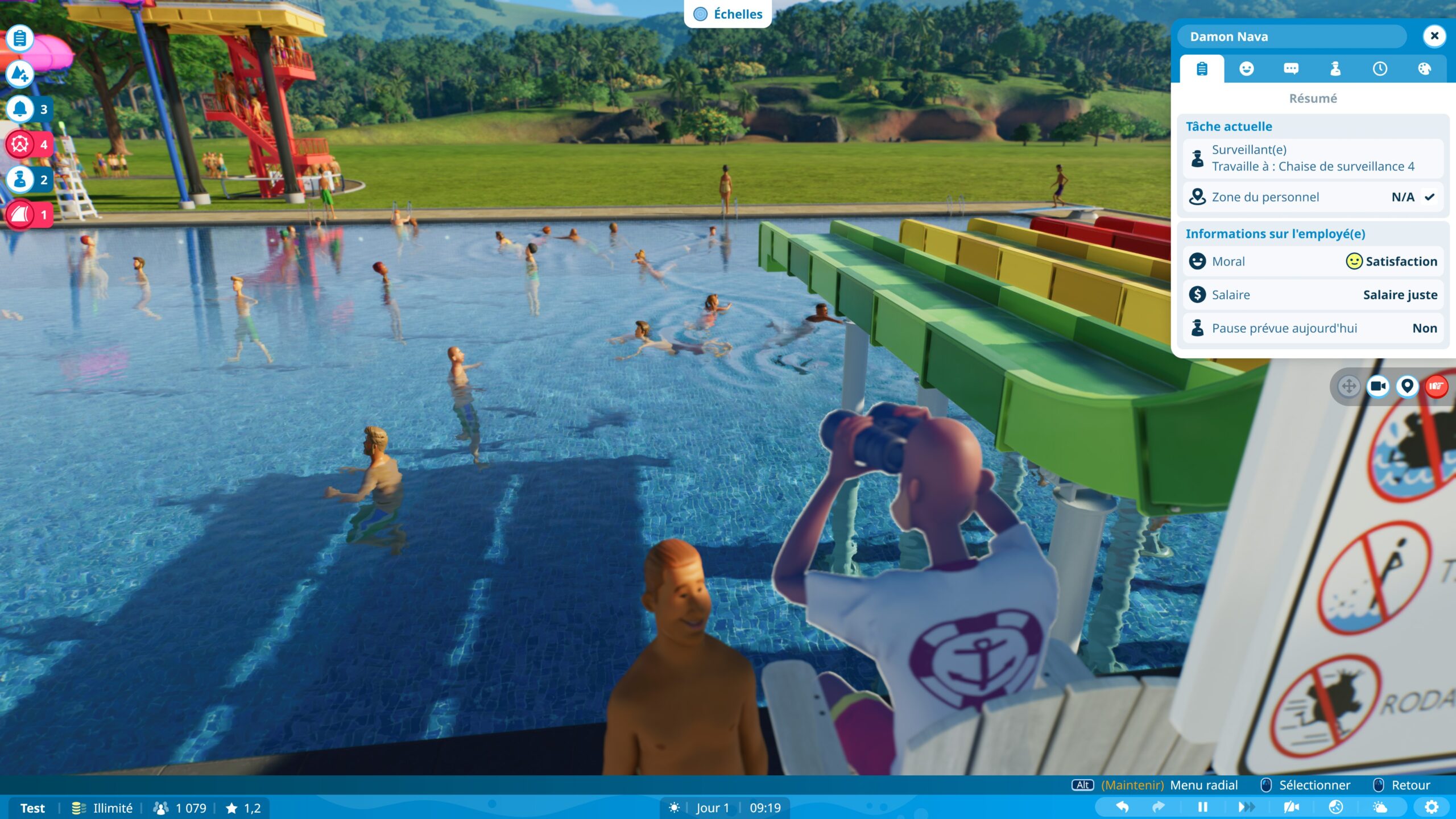Switch to Damon Nava's happiness tab
Viewport: 1456px width, 819px height.
tap(1247, 69)
